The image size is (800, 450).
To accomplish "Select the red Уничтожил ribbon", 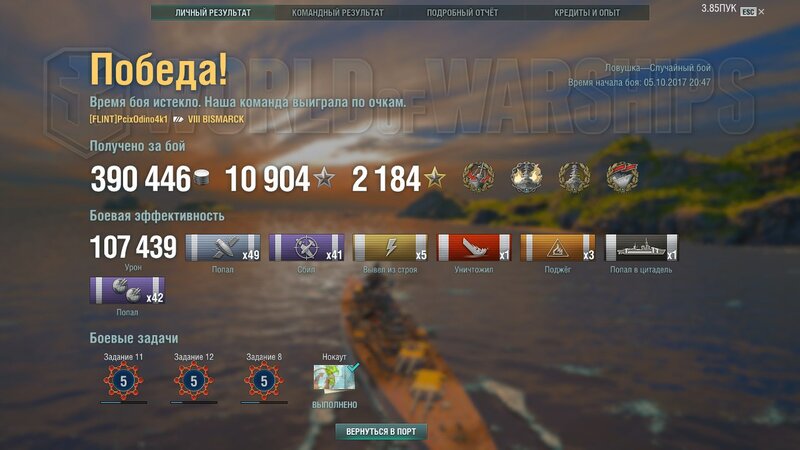I will tap(475, 248).
